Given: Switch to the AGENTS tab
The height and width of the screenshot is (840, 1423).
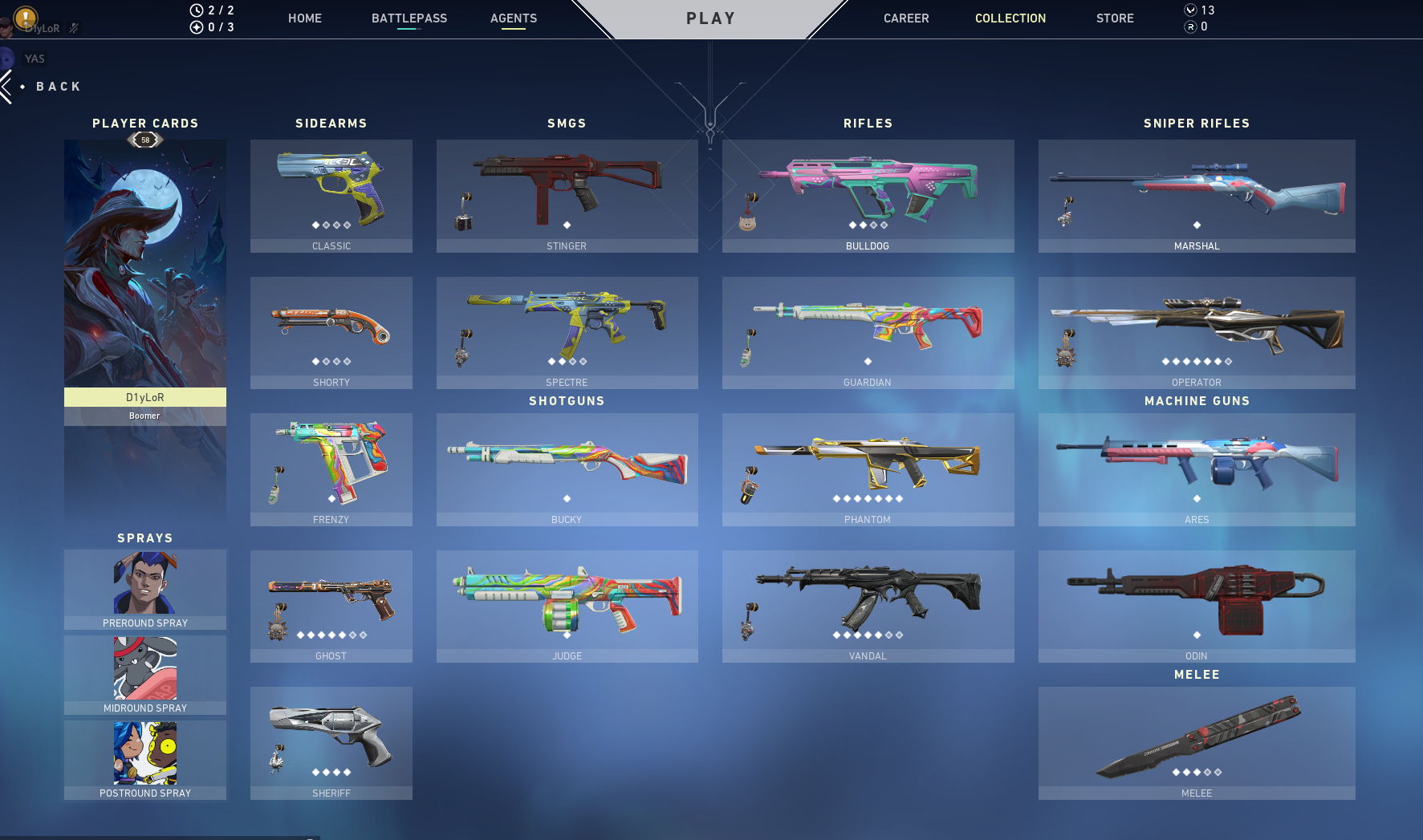Looking at the screenshot, I should (x=514, y=18).
